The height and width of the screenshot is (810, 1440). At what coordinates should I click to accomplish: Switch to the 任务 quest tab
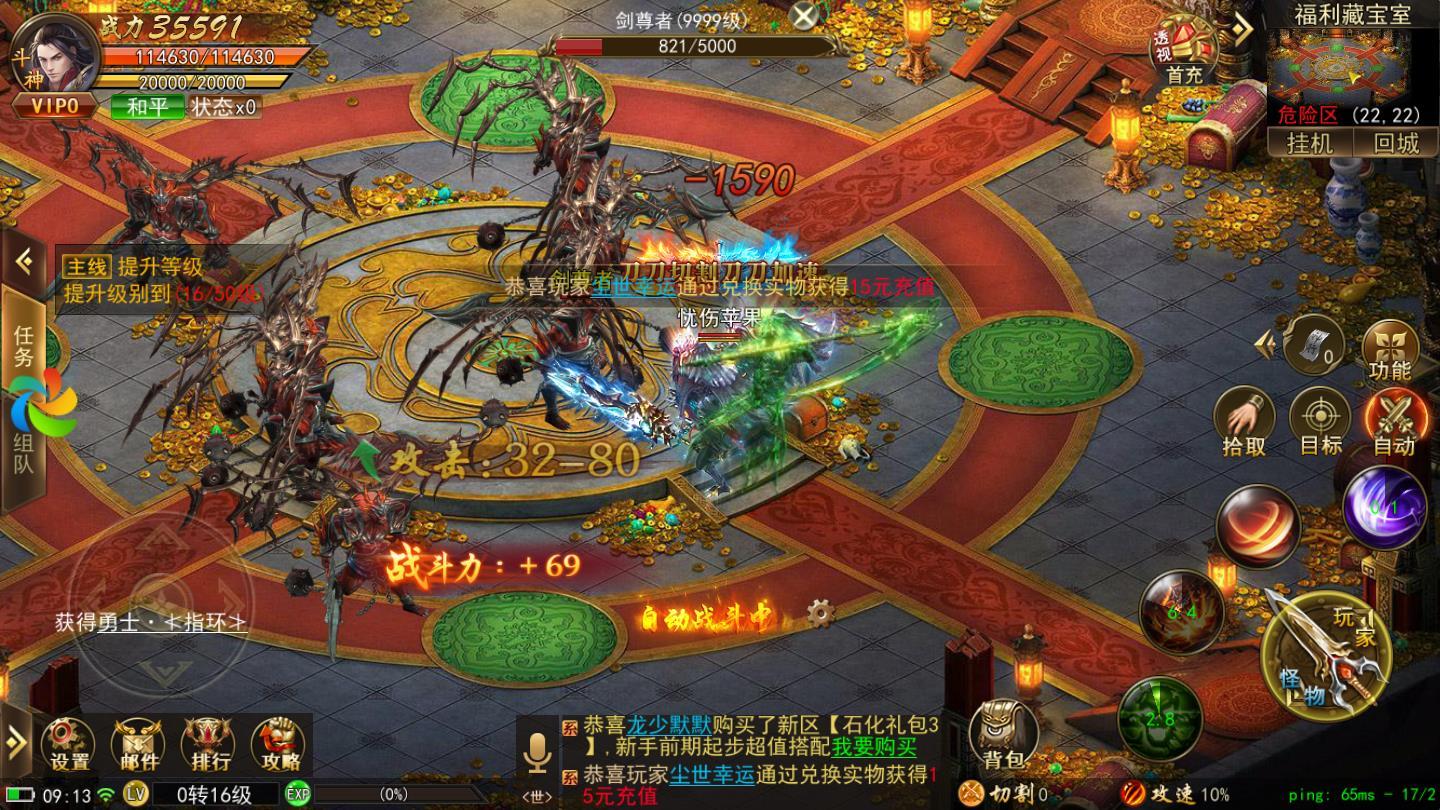coord(23,346)
